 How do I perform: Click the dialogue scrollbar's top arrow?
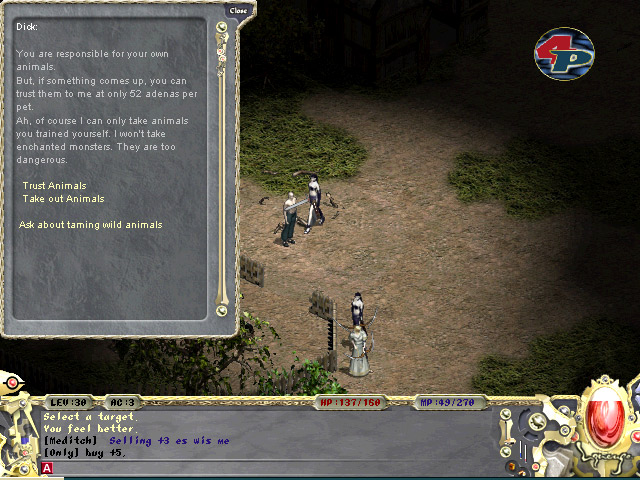222,27
